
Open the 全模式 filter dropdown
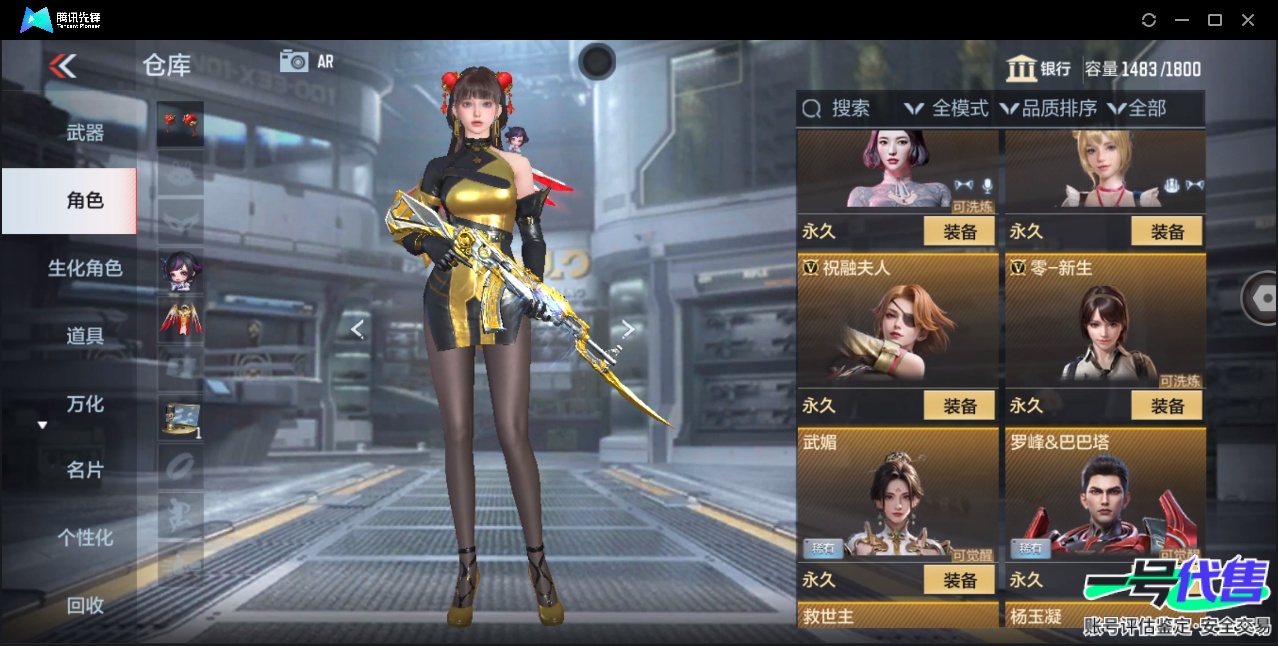tap(947, 108)
